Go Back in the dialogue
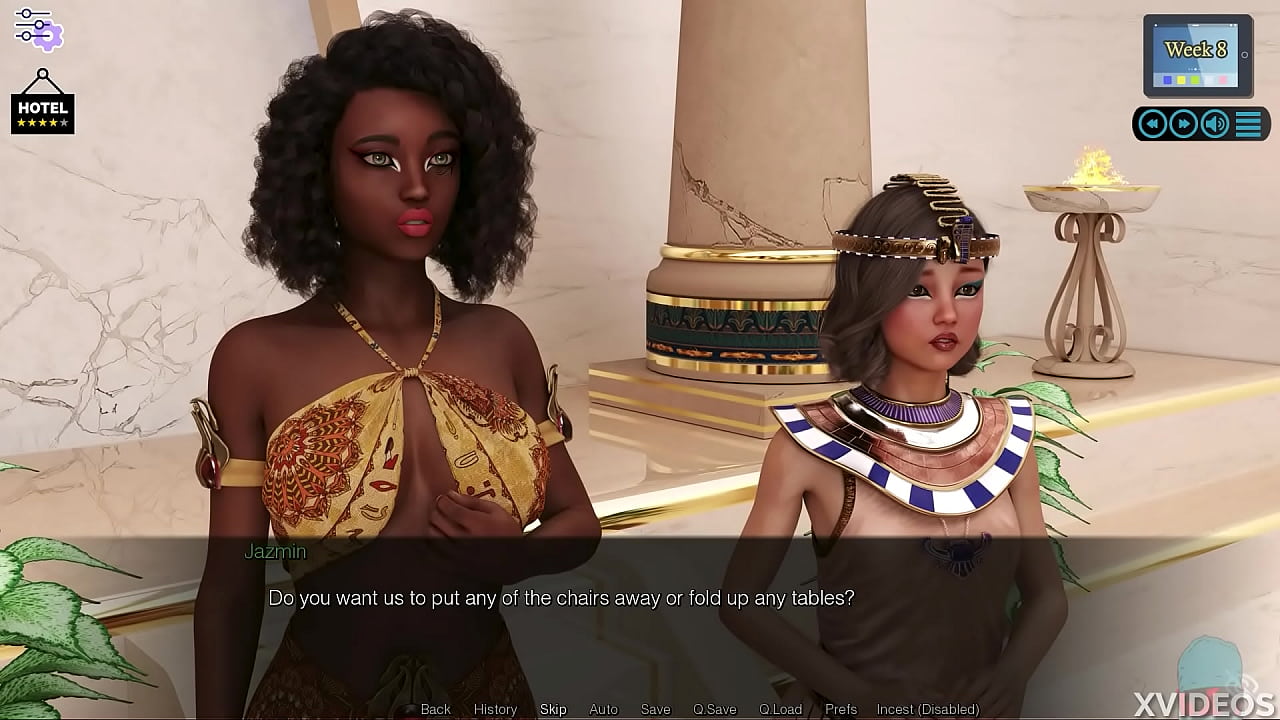The height and width of the screenshot is (720, 1280). [x=436, y=709]
